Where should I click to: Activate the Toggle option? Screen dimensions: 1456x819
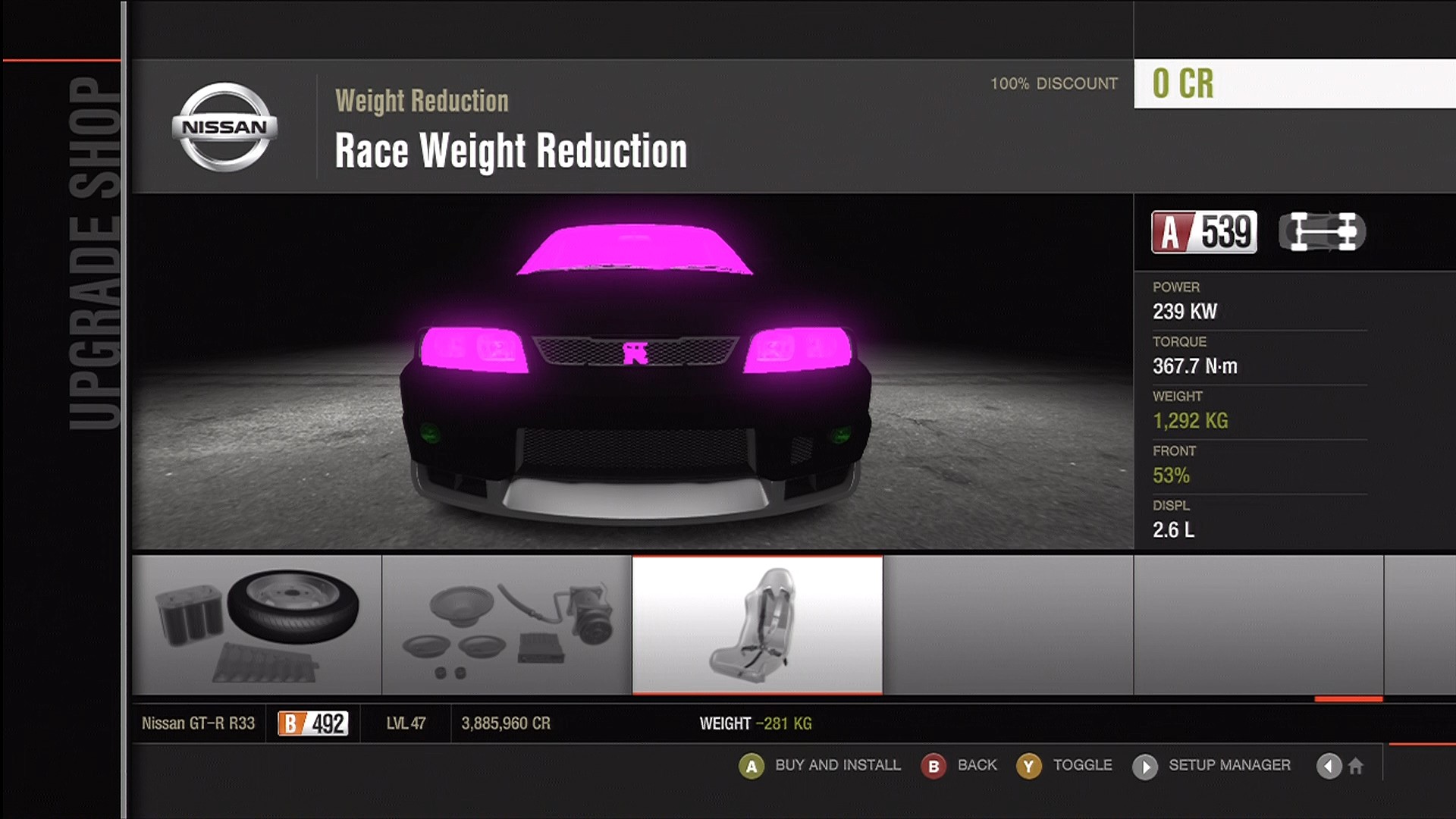[1065, 766]
